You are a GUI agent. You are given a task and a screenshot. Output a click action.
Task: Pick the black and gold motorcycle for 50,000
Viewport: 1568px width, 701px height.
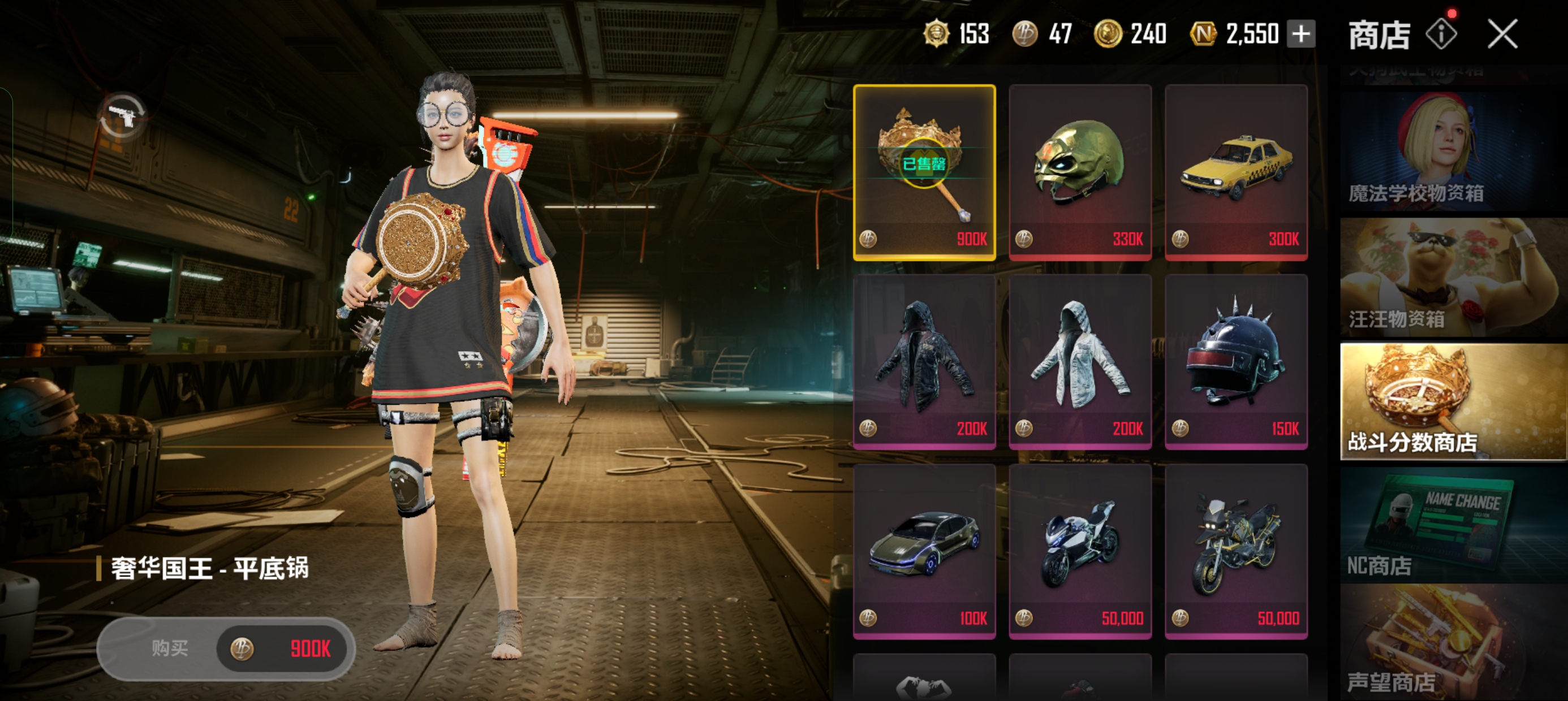1235,551
